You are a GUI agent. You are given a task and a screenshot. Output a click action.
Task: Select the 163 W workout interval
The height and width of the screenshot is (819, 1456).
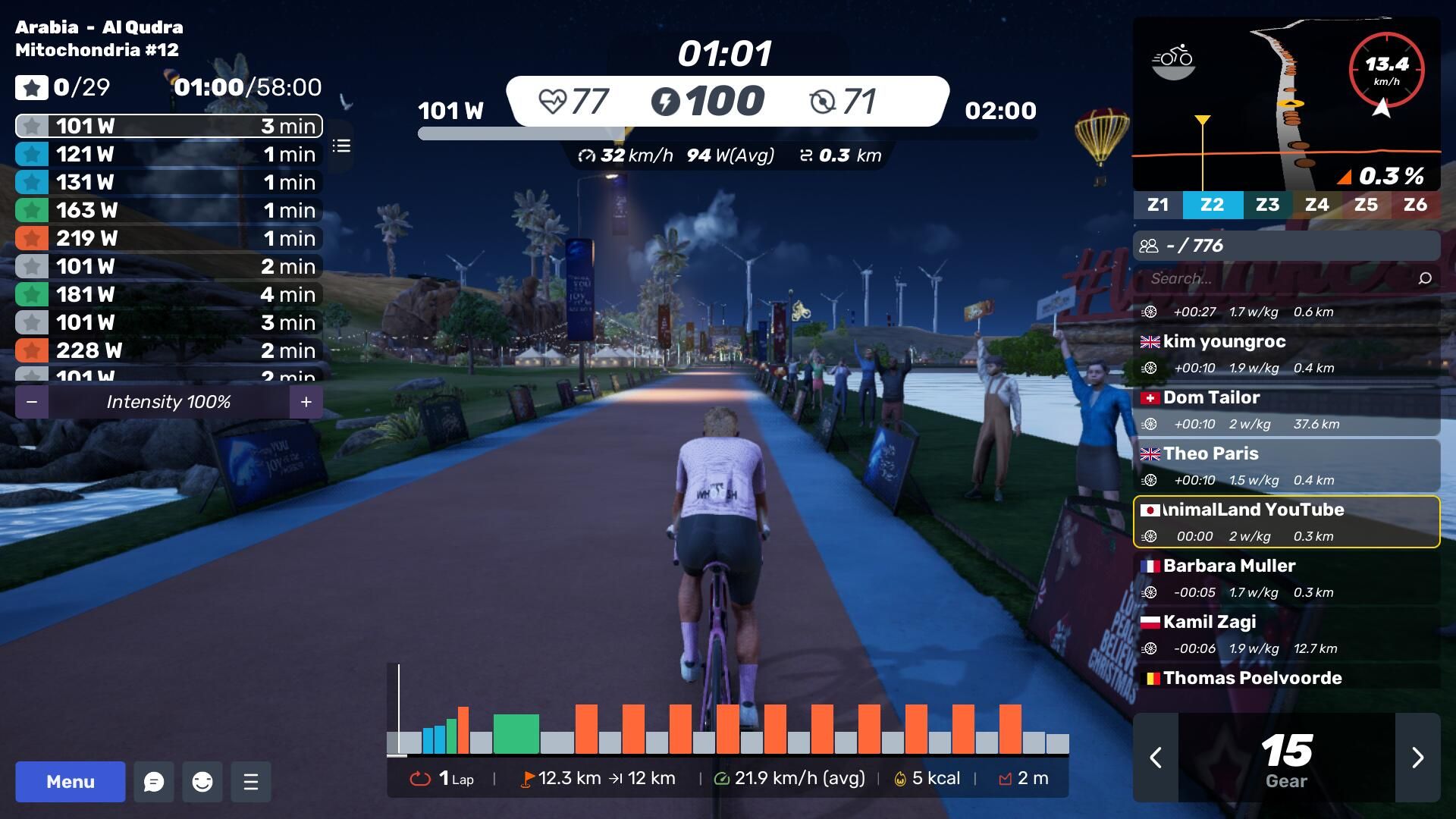[168, 210]
